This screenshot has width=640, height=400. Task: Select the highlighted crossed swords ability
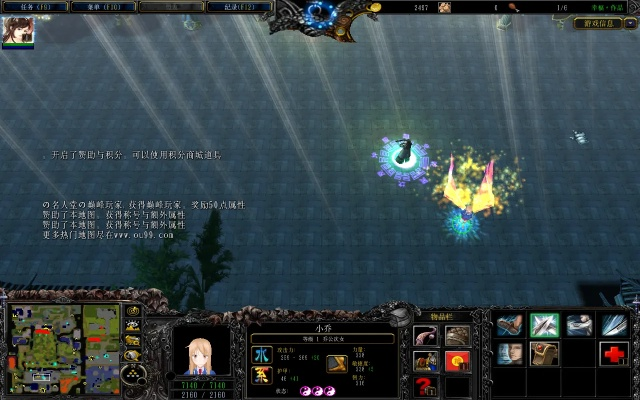tap(545, 326)
